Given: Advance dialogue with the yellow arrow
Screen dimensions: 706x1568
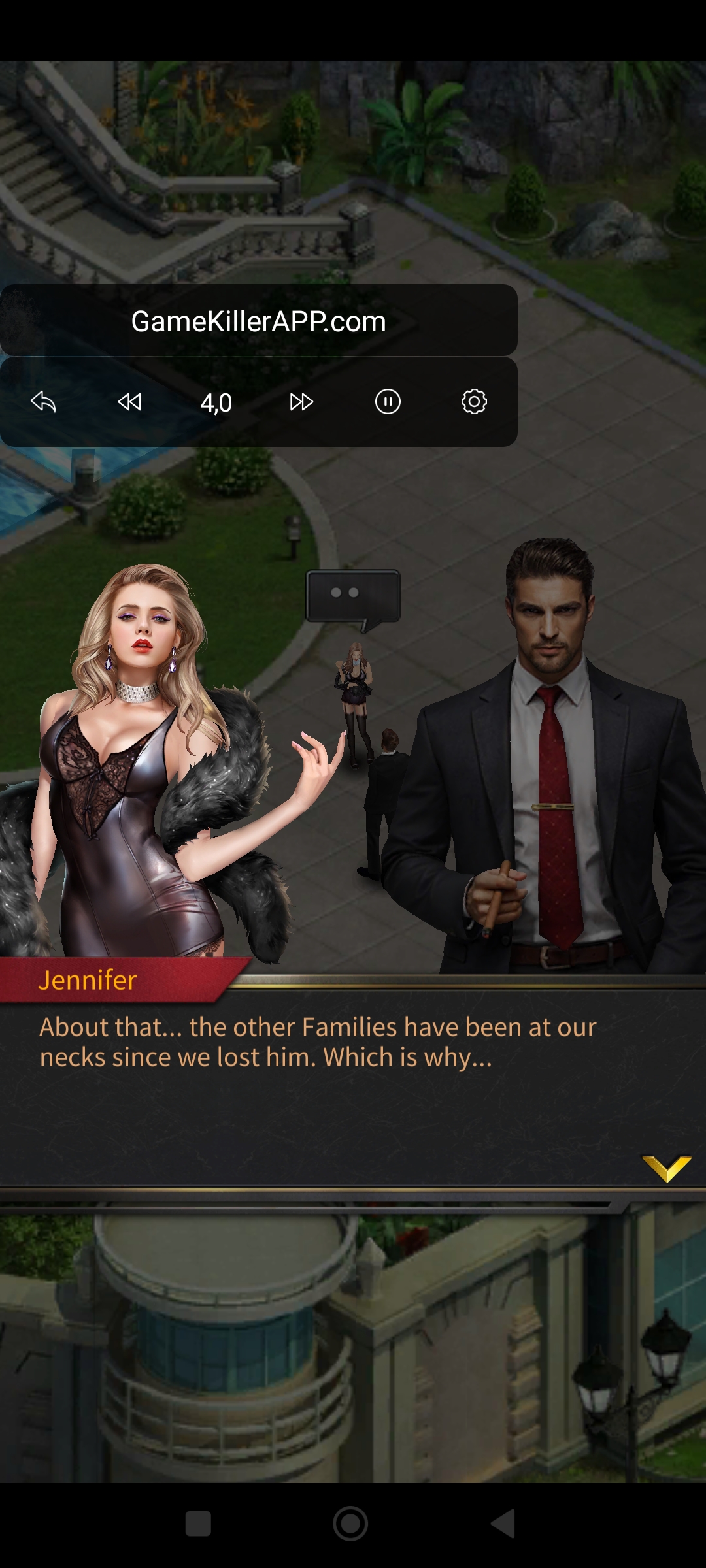Looking at the screenshot, I should pyautogui.click(x=666, y=1168).
